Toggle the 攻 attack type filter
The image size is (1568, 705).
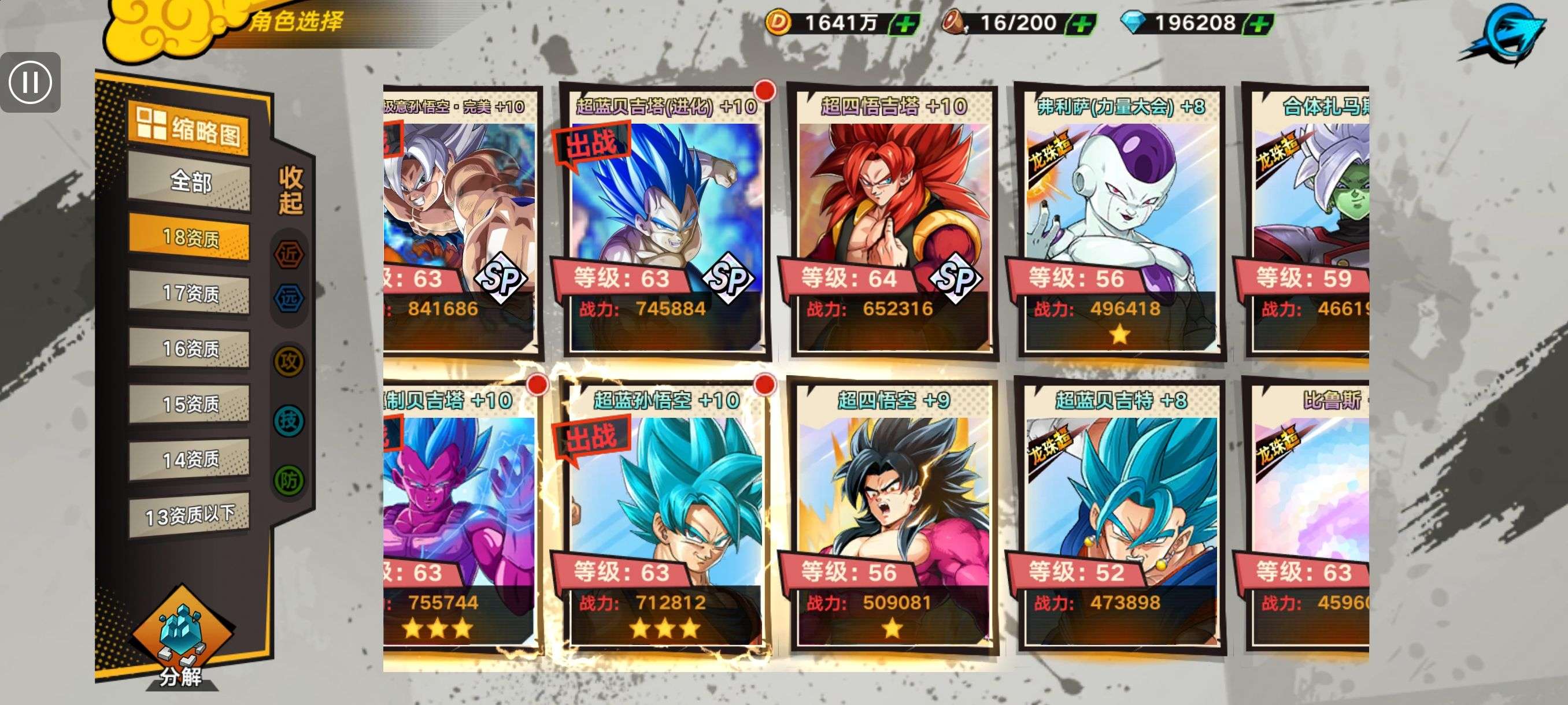tap(289, 361)
